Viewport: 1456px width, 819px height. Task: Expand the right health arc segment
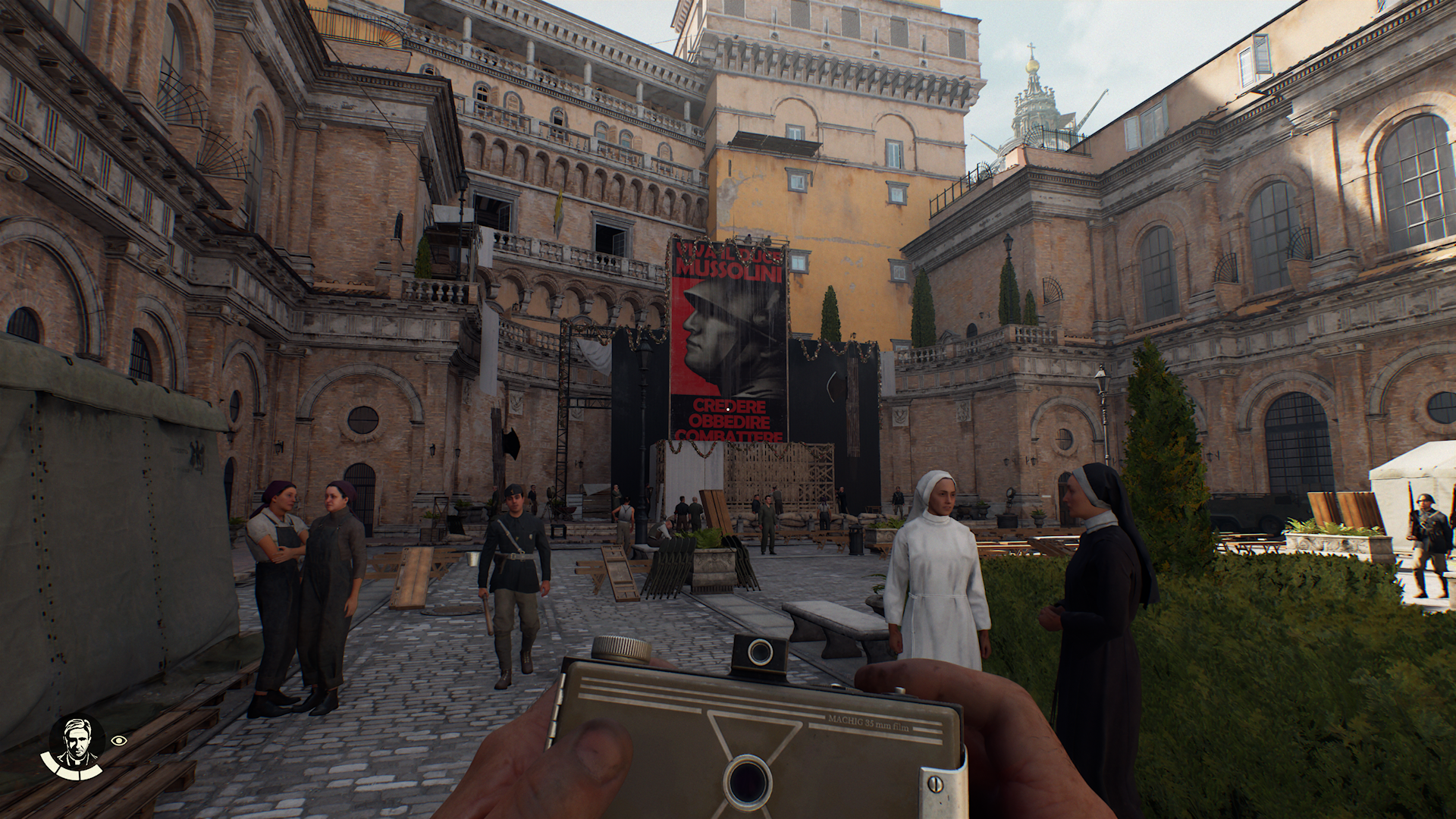pyautogui.click(x=91, y=772)
